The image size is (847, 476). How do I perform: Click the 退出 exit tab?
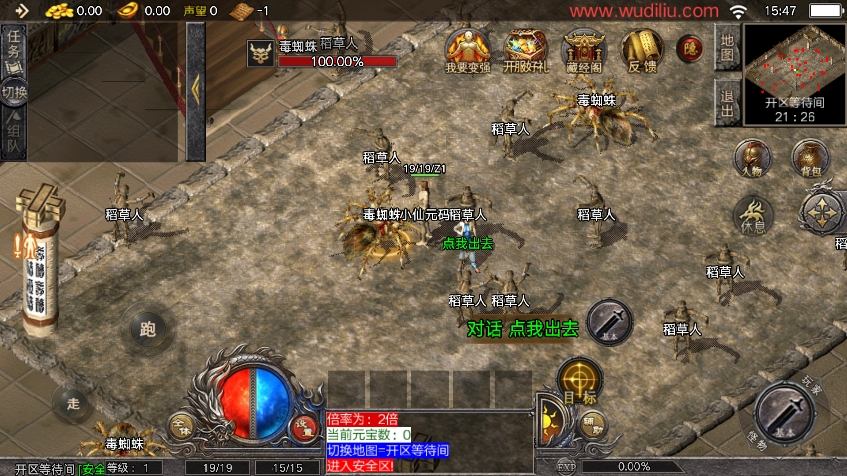pos(727,102)
